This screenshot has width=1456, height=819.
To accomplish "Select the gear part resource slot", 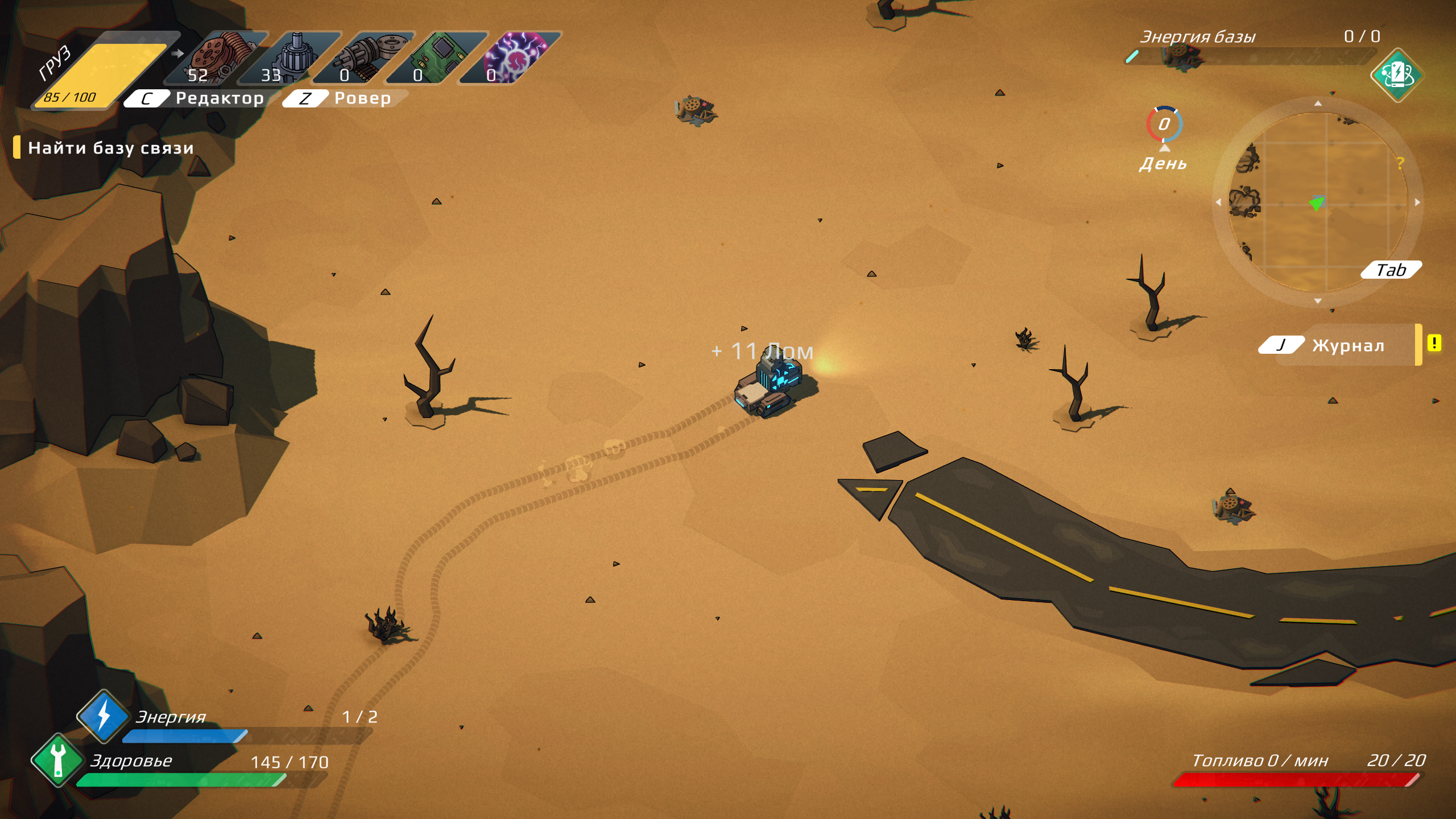I will [x=292, y=58].
